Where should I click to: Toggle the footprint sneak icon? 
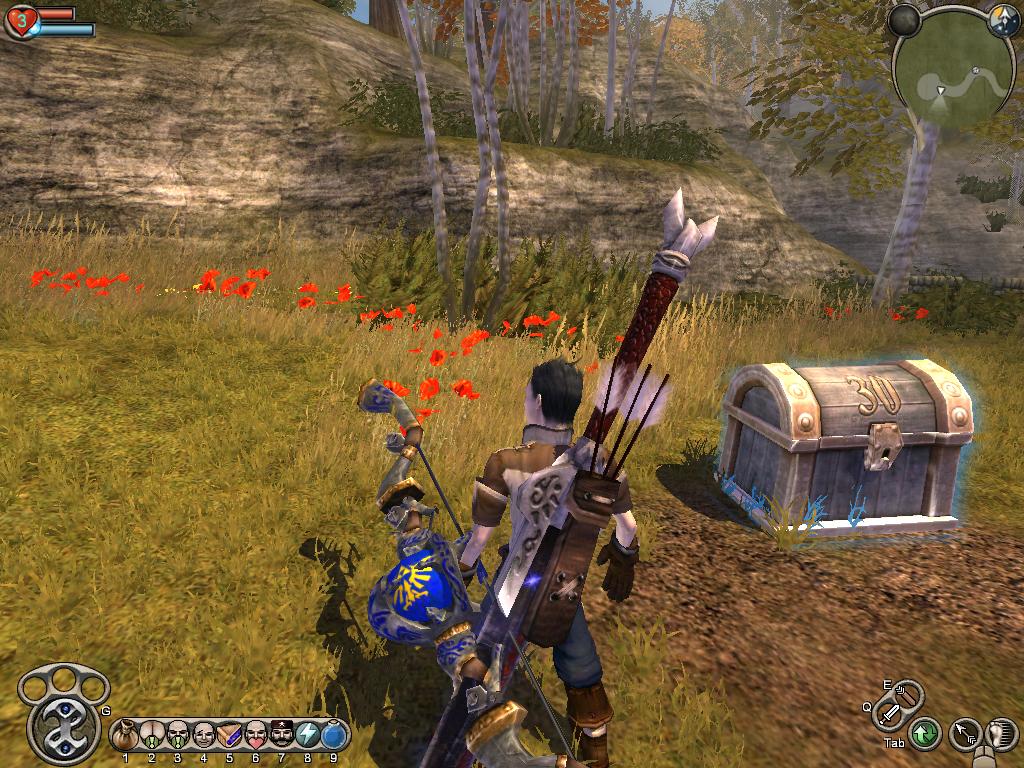[1001, 735]
